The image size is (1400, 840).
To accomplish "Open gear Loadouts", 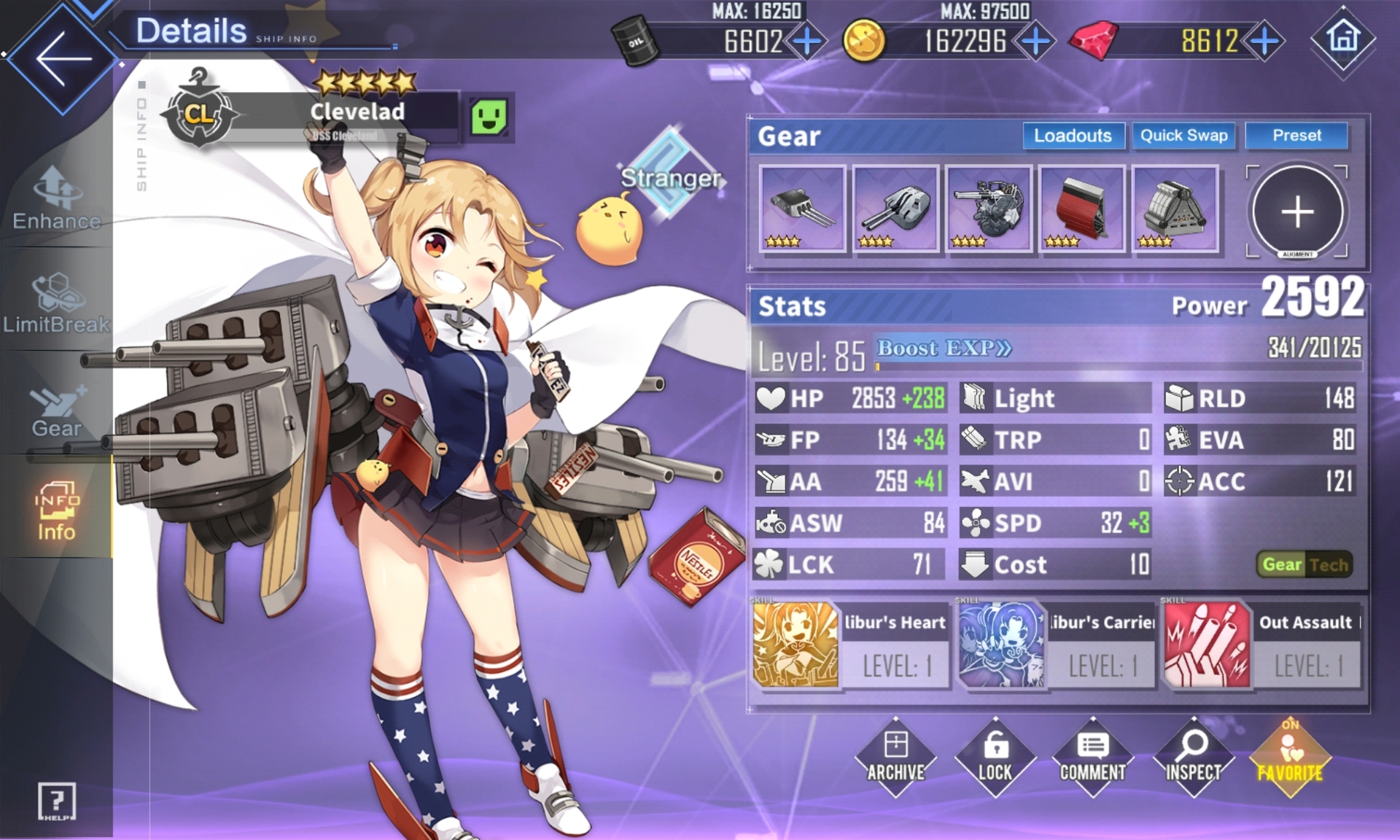I will tap(1073, 136).
